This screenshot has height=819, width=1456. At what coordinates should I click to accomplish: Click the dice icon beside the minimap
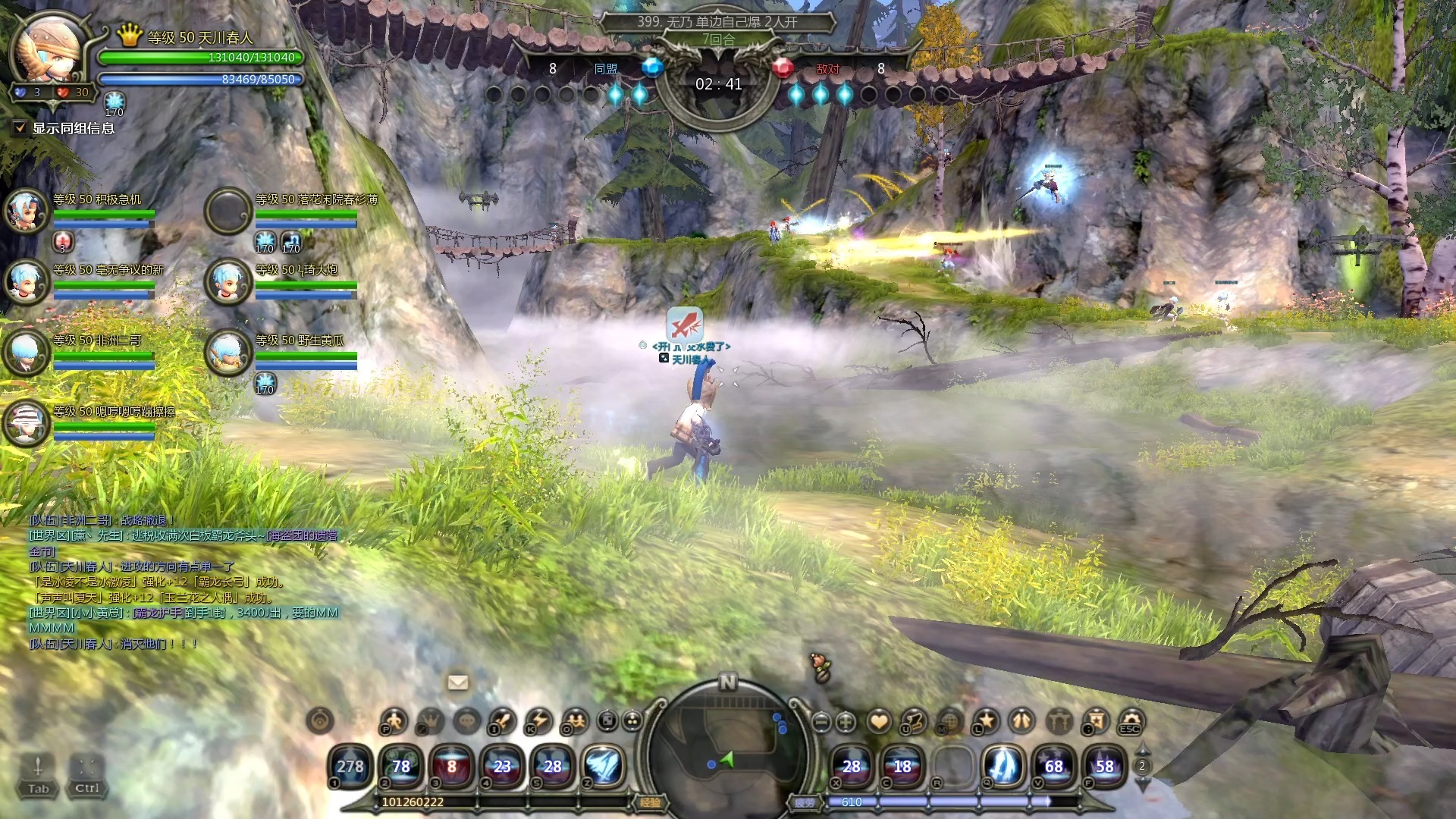coord(607,720)
